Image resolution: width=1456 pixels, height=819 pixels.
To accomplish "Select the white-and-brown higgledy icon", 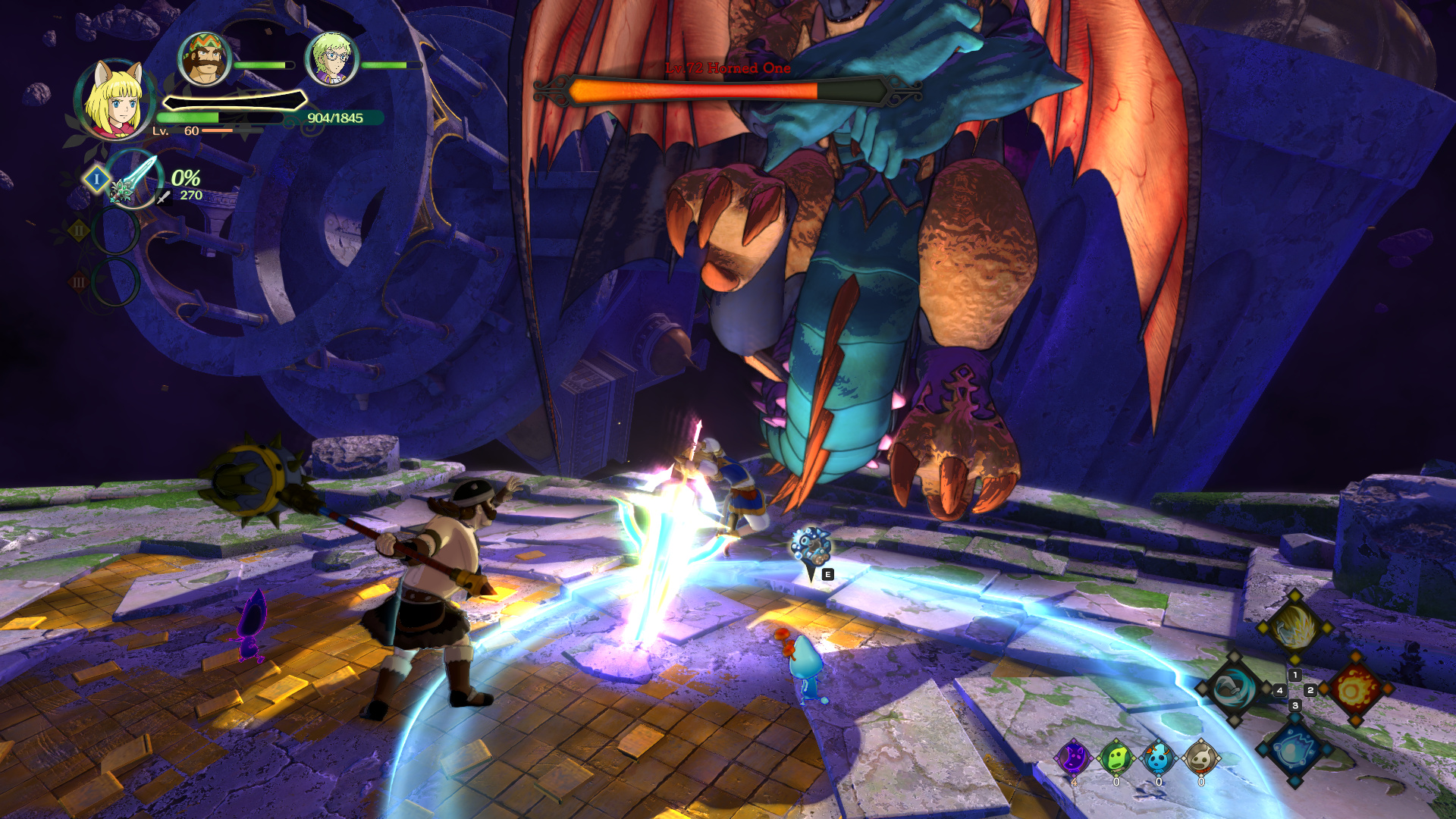I will tap(1201, 757).
